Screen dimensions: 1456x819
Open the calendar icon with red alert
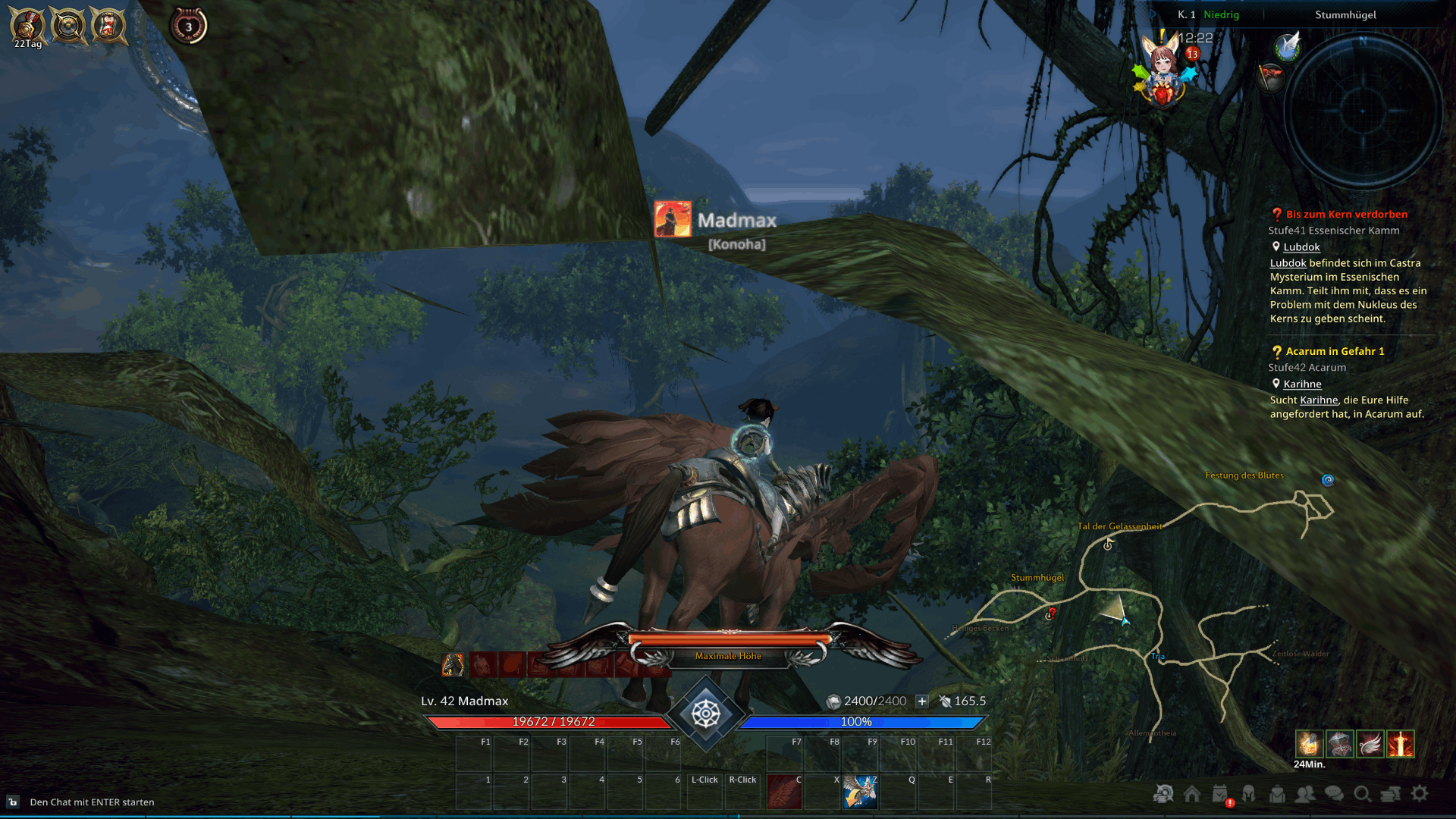(x=1220, y=794)
